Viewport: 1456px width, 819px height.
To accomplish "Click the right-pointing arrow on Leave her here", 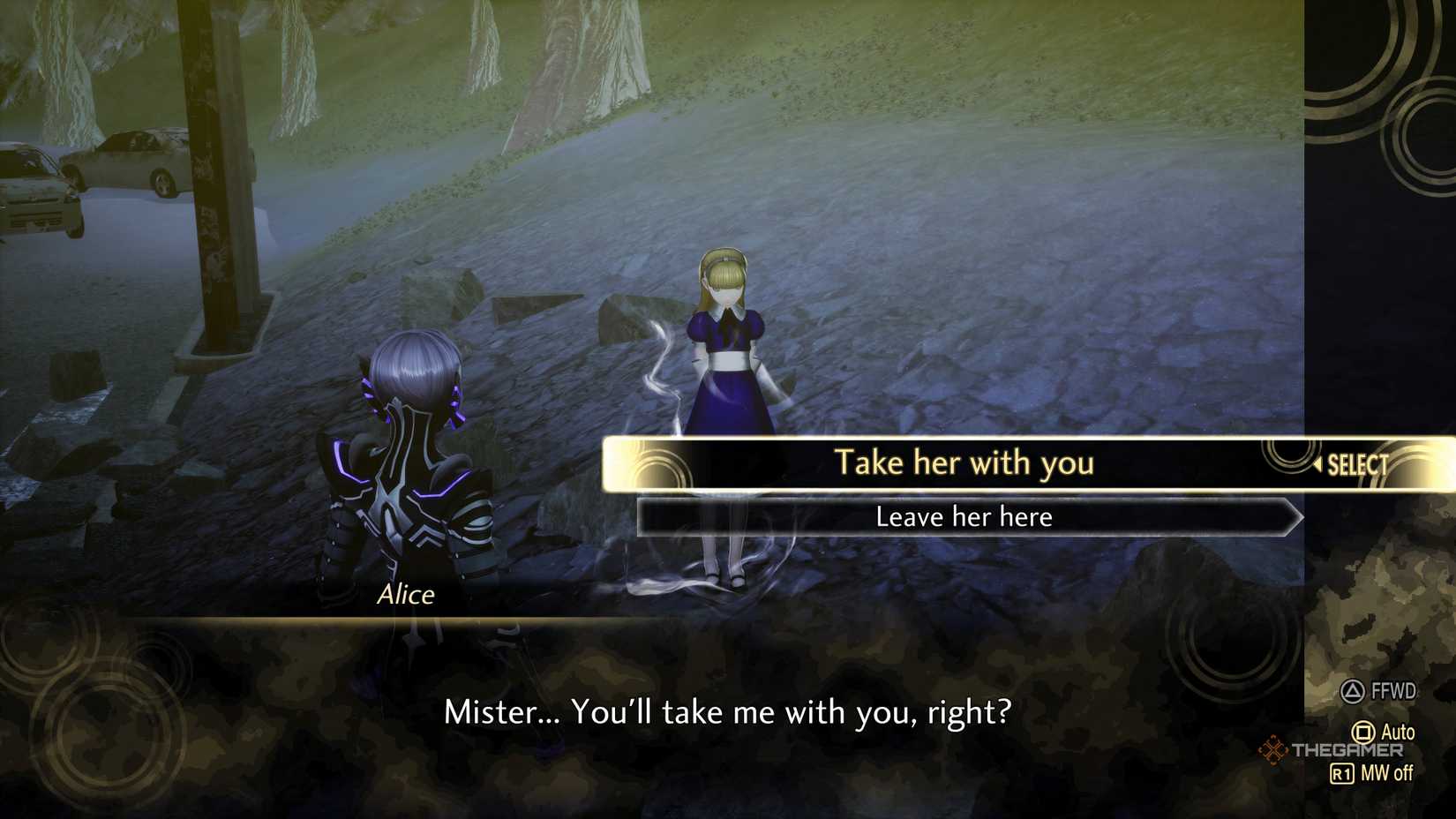I will pos(1294,517).
